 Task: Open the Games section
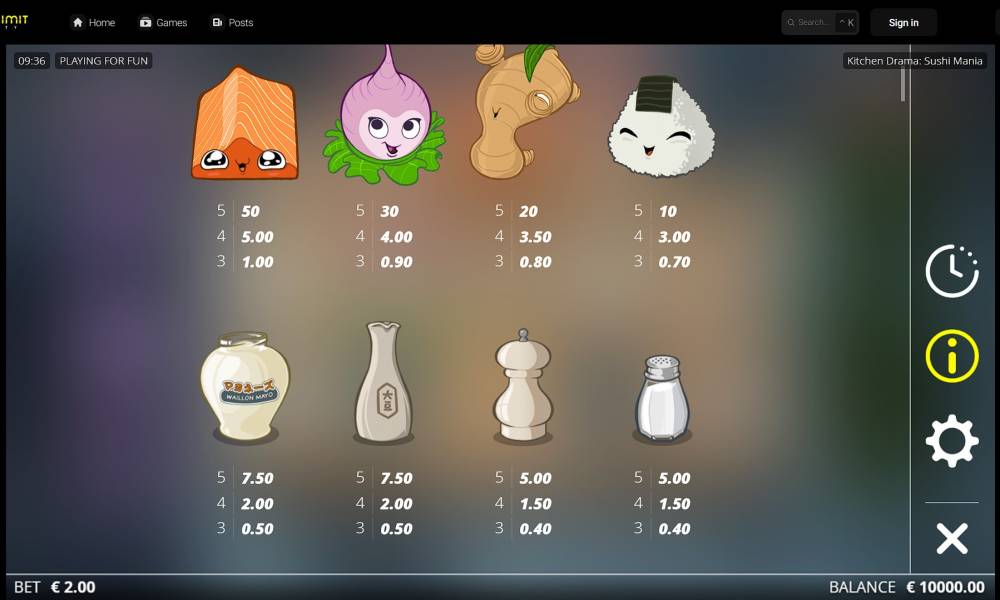click(x=163, y=22)
